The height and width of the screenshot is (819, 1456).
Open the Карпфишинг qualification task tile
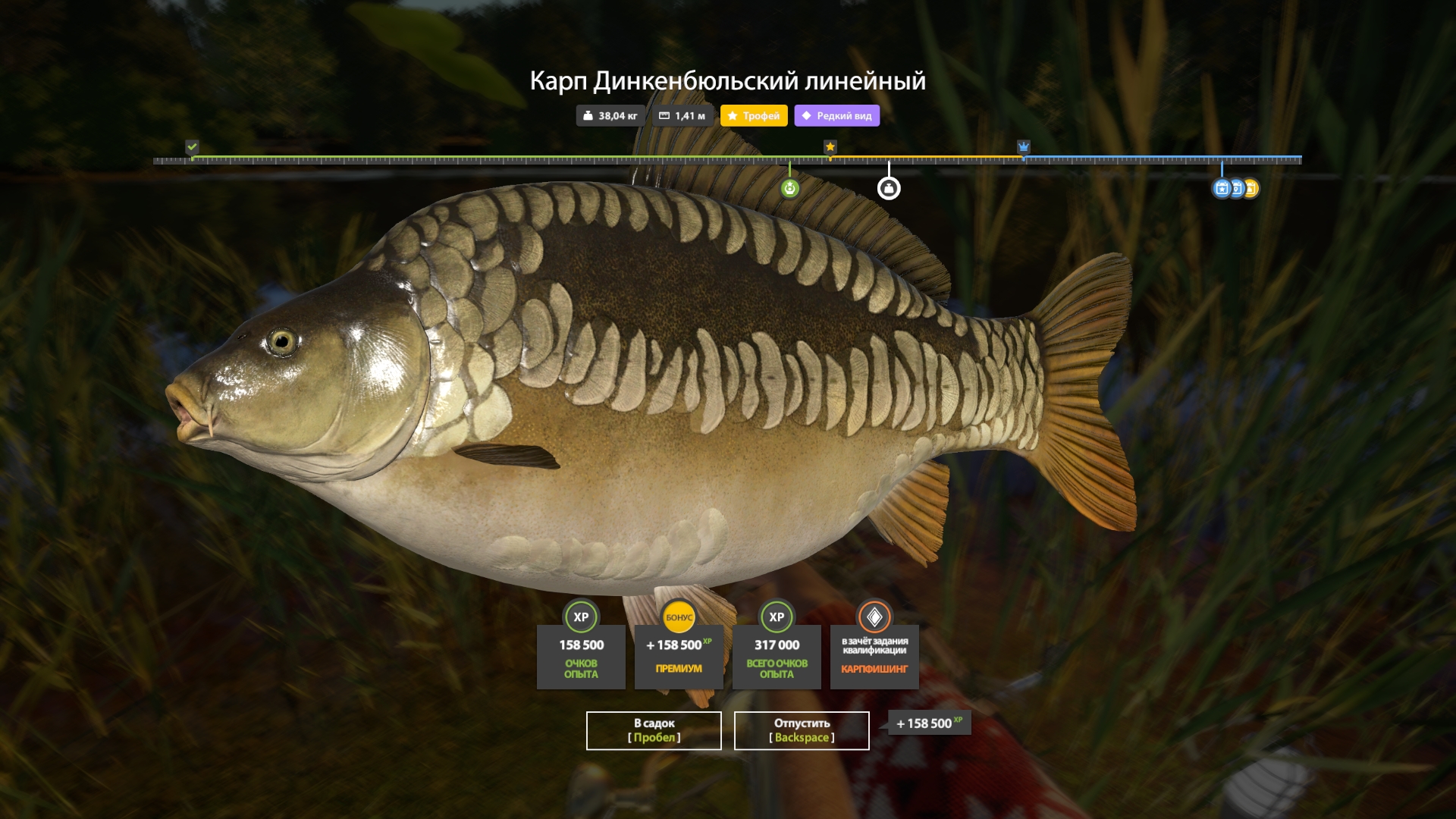click(x=874, y=656)
